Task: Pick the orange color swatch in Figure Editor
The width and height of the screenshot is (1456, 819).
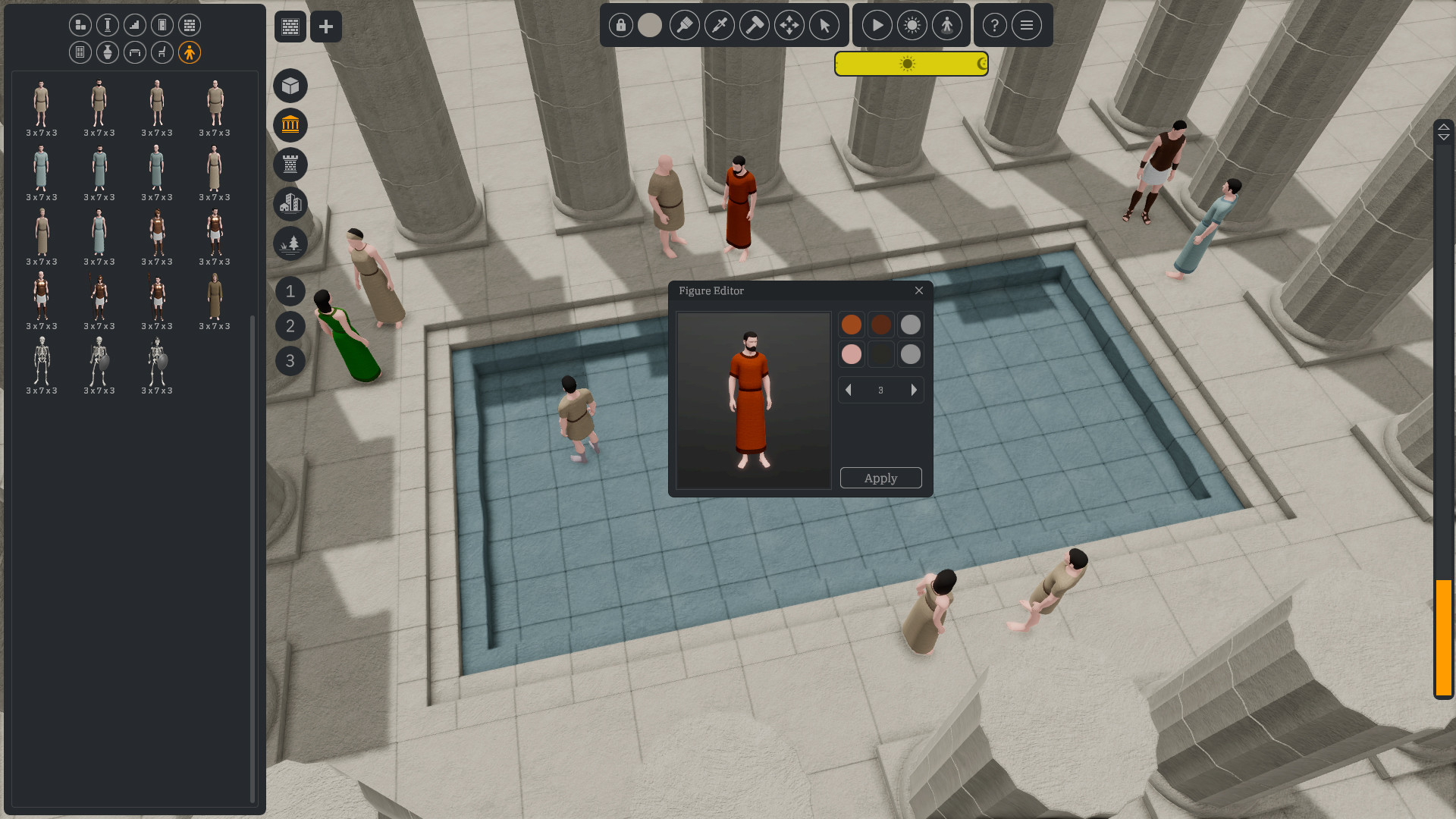Action: [851, 324]
